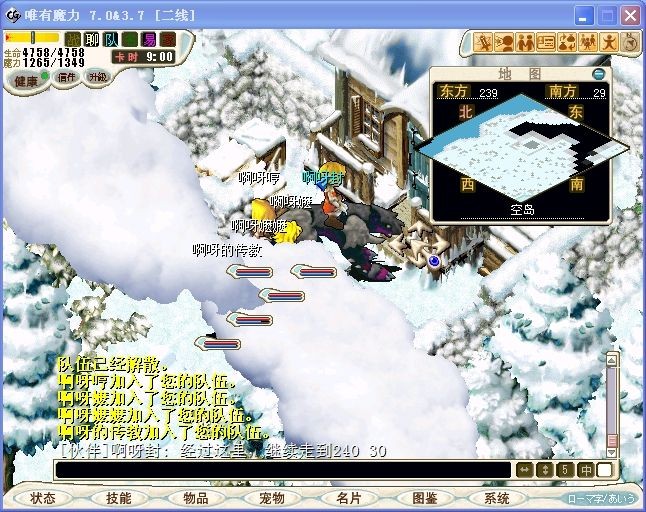This screenshot has height=512, width=646.
Task: Open the 宠物 pets menu
Action: [272, 498]
